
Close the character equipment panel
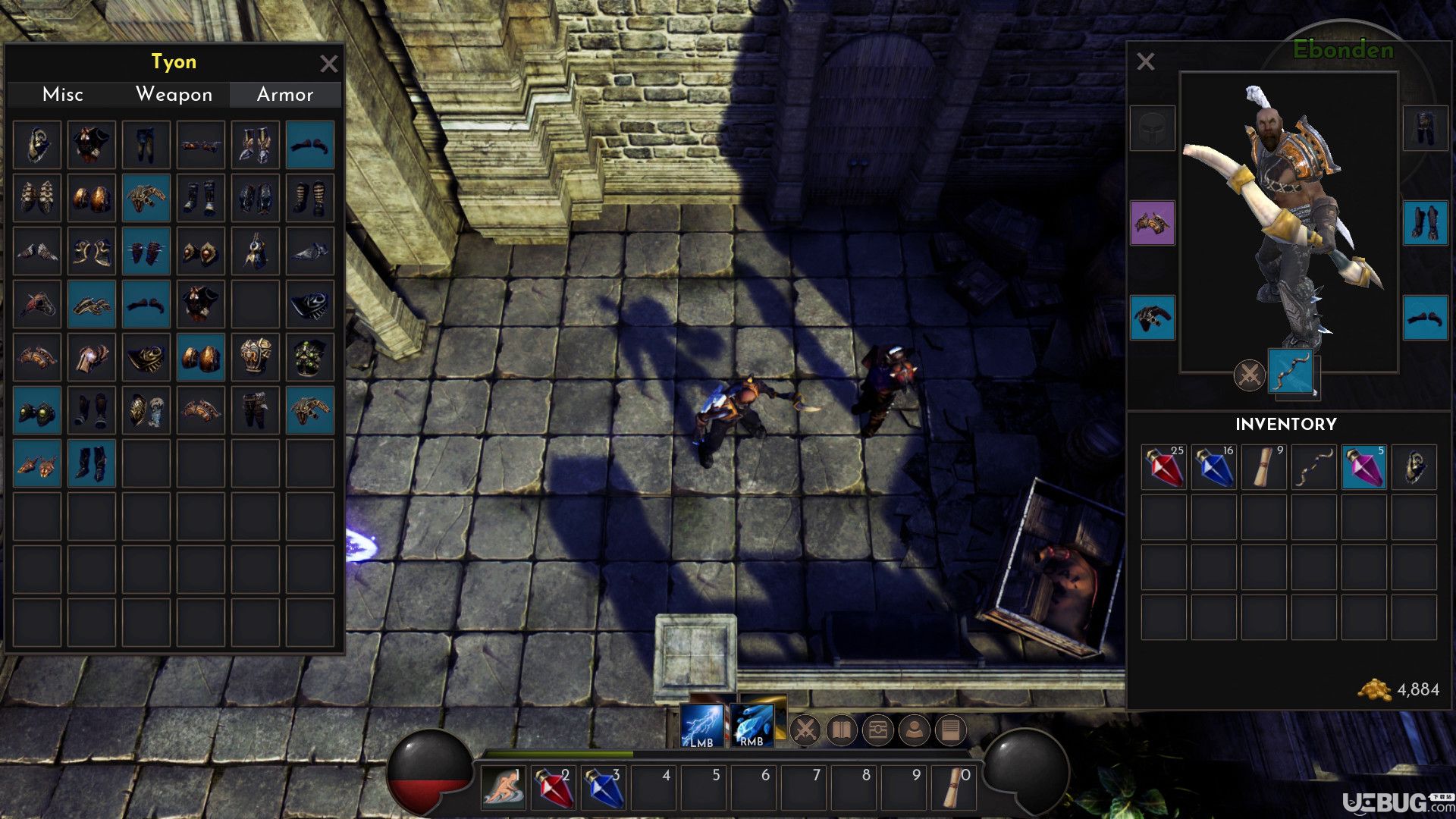1145,61
